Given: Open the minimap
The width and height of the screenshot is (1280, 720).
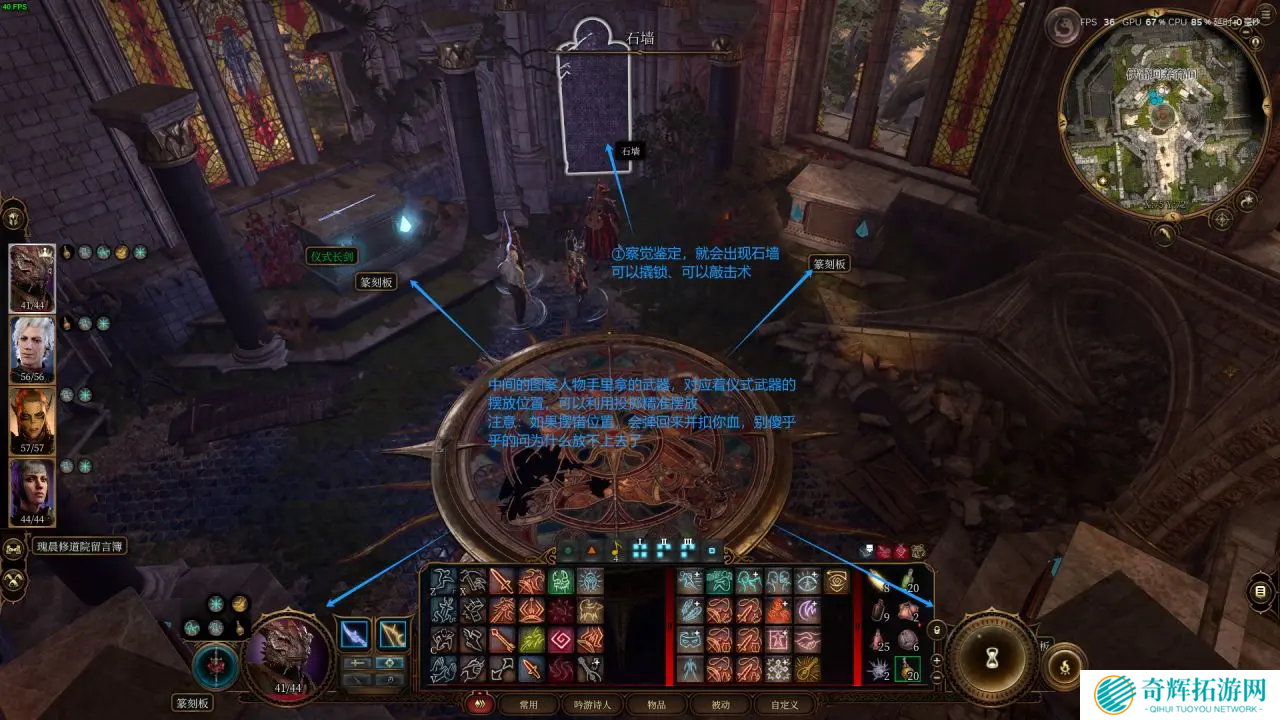Looking at the screenshot, I should click(x=1161, y=116).
